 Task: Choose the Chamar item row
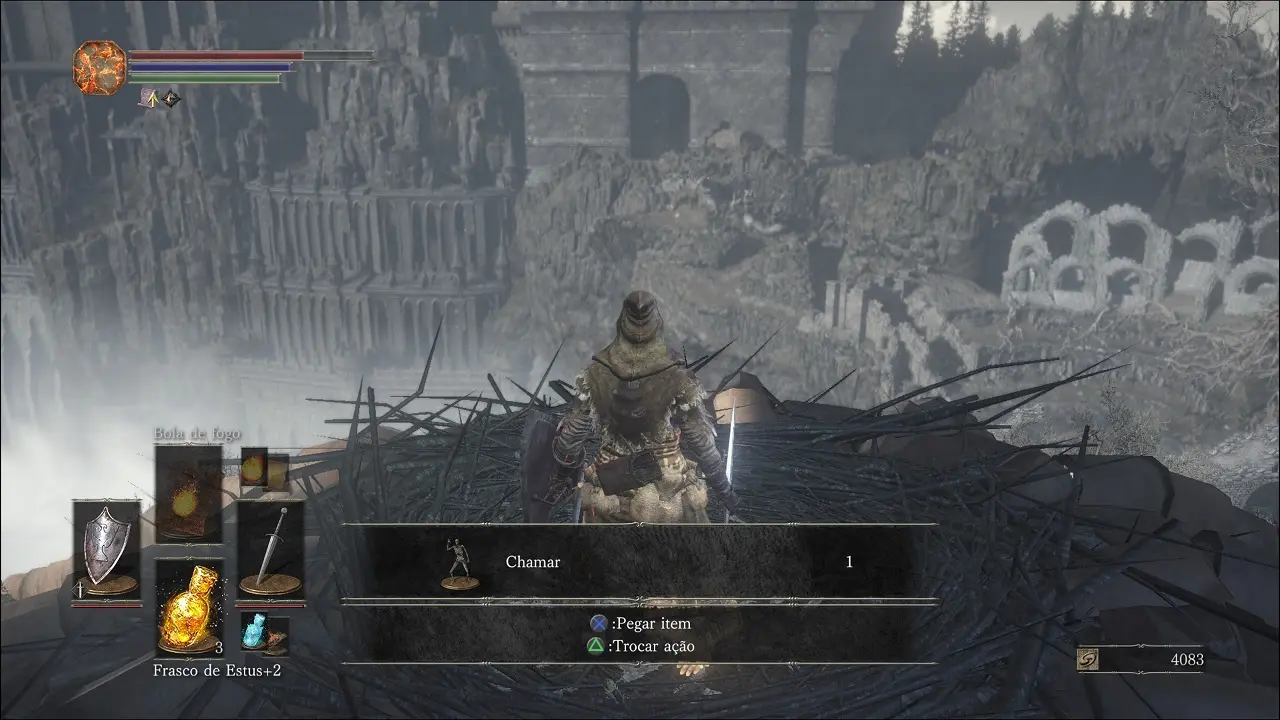(640, 562)
